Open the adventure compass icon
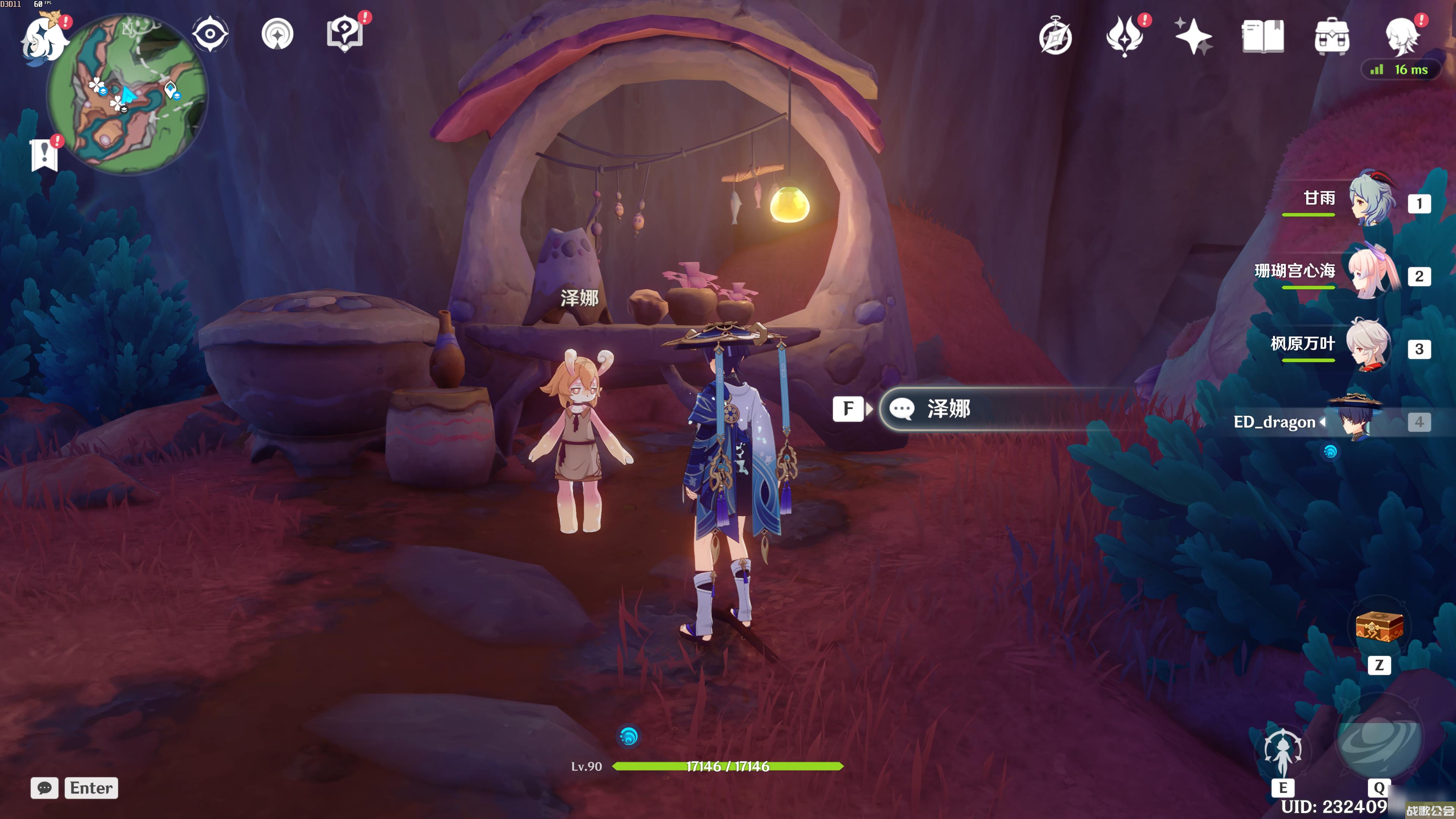 [1055, 38]
